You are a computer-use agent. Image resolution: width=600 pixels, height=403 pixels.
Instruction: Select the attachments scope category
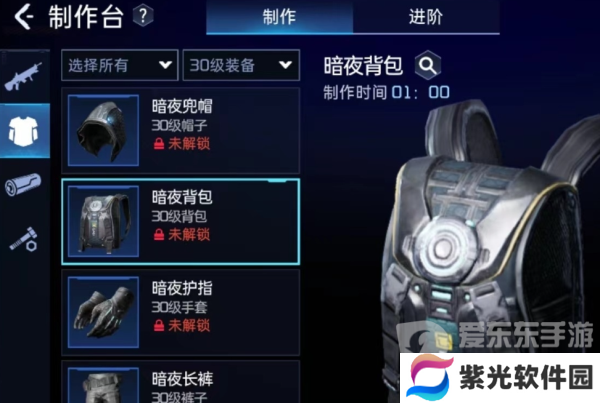24,185
